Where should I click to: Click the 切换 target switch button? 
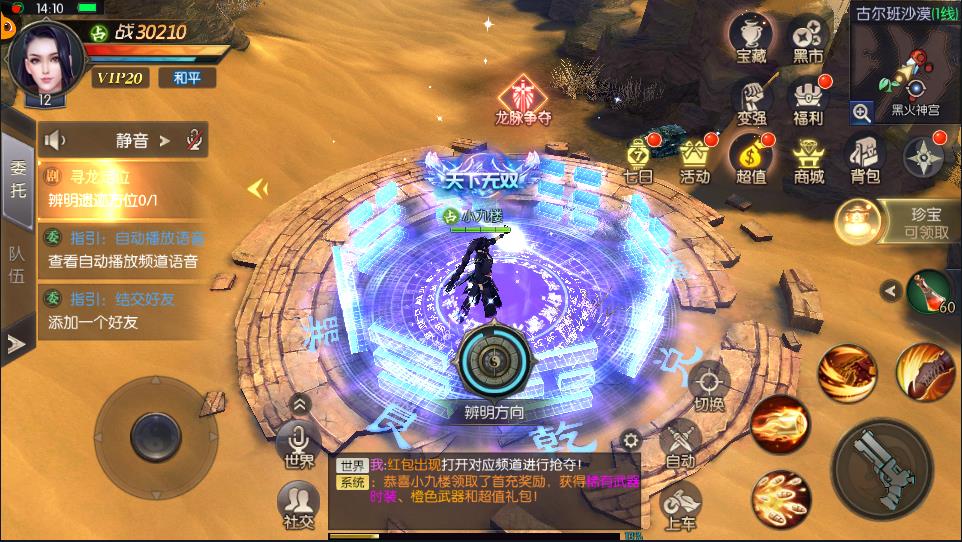(x=708, y=386)
